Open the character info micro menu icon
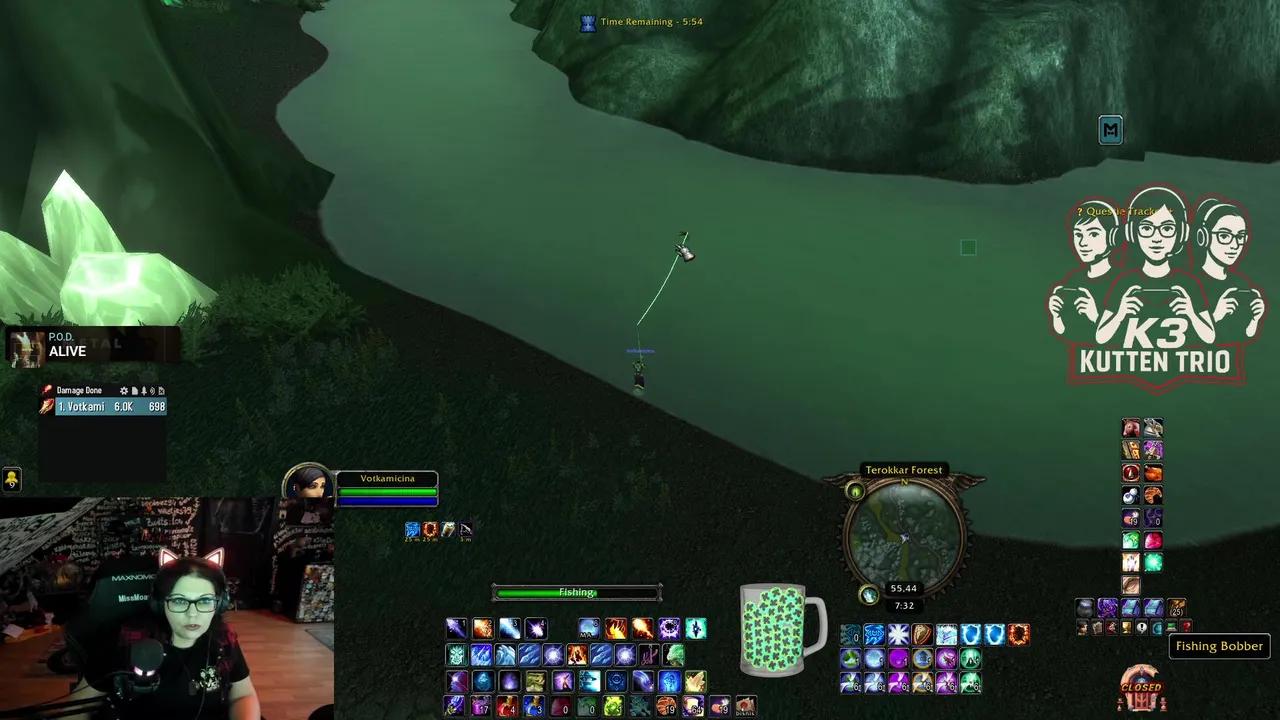Viewport: 1280px width, 720px height. coord(1081,628)
